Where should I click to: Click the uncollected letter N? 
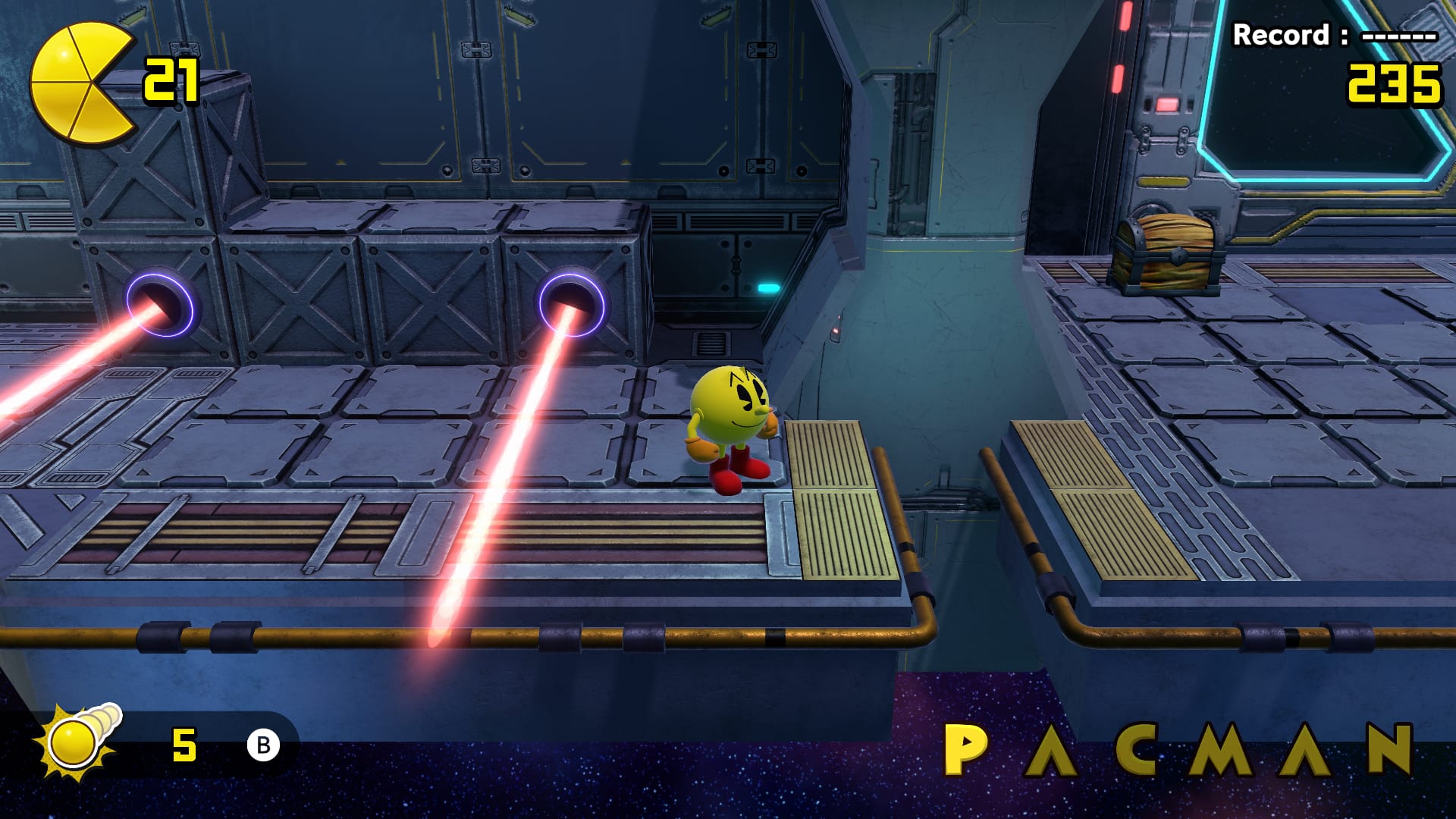coord(1390,749)
